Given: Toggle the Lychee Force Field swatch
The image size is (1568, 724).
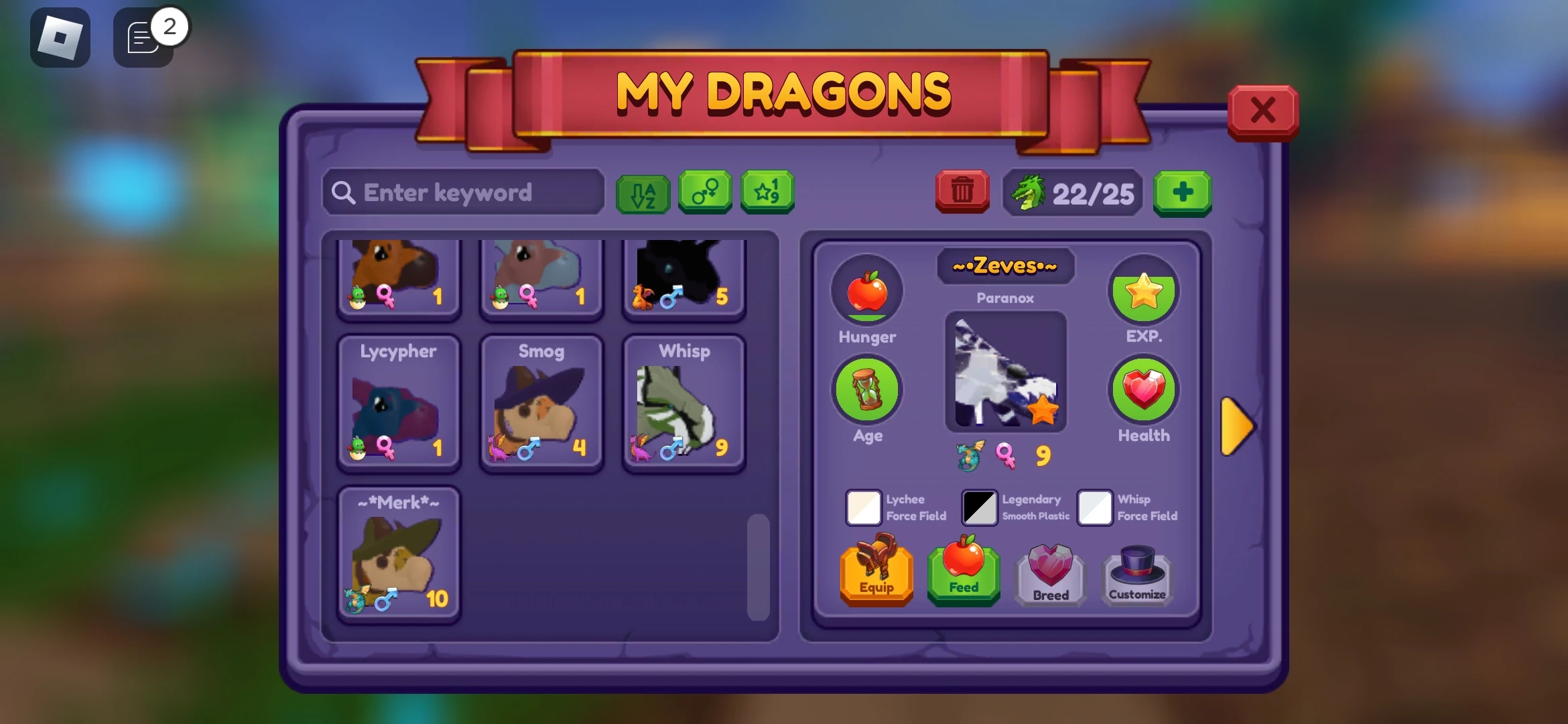Looking at the screenshot, I should (864, 507).
